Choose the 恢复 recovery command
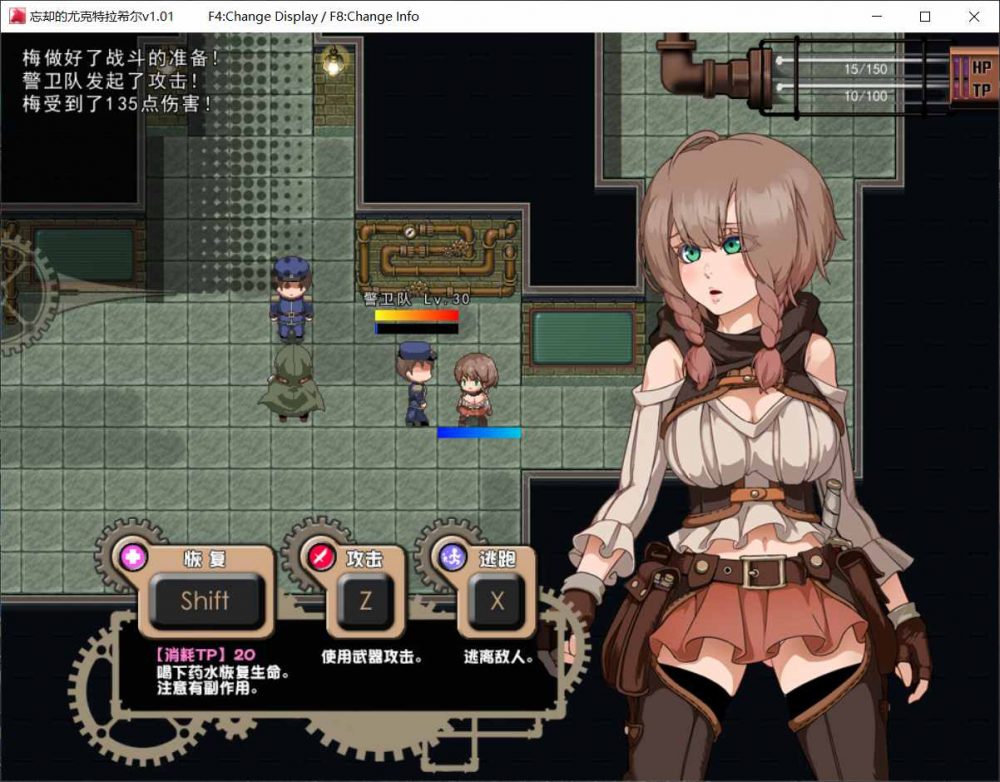The width and height of the screenshot is (1000, 782). point(205,600)
